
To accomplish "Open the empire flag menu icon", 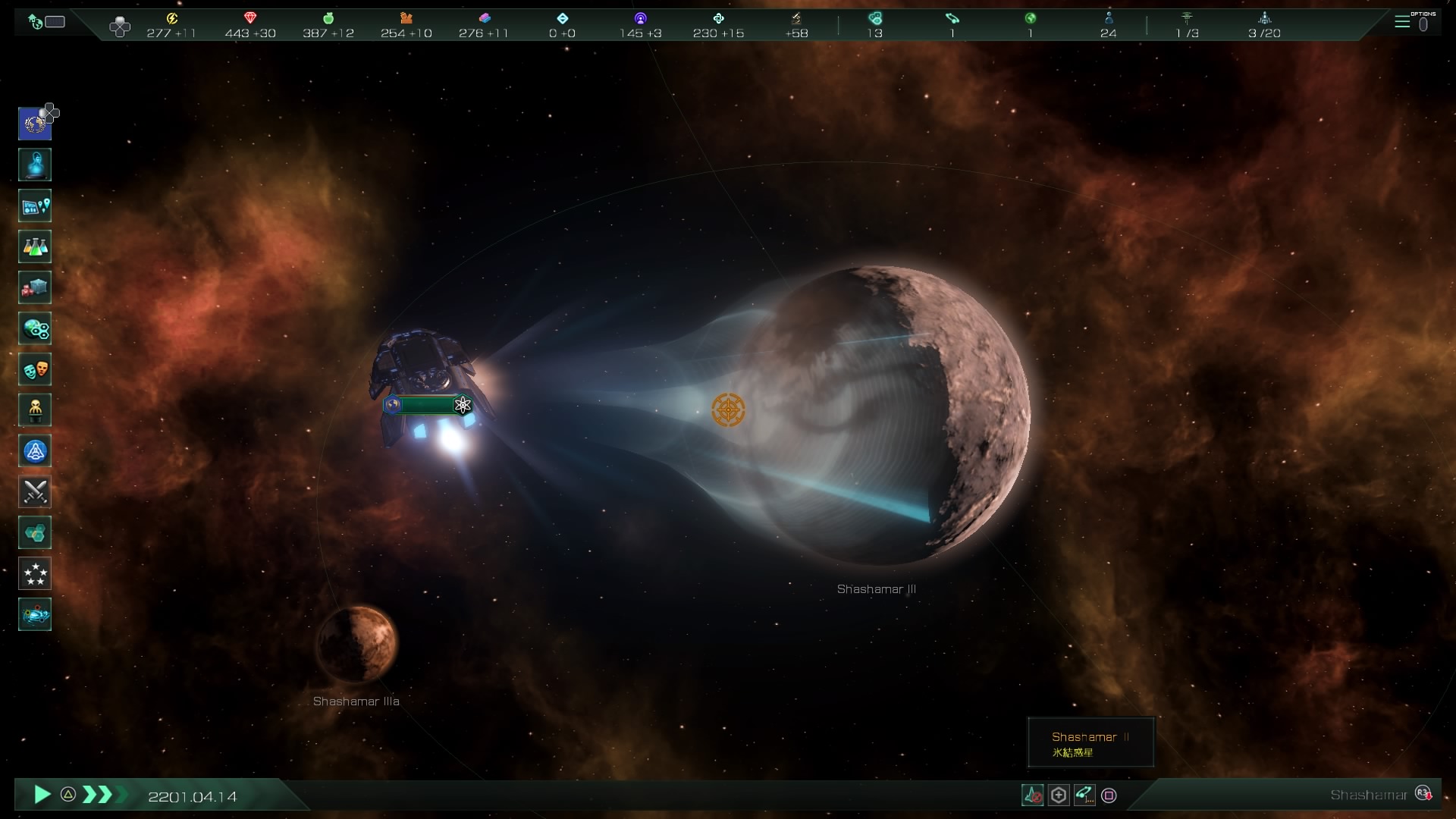I will [x=35, y=124].
